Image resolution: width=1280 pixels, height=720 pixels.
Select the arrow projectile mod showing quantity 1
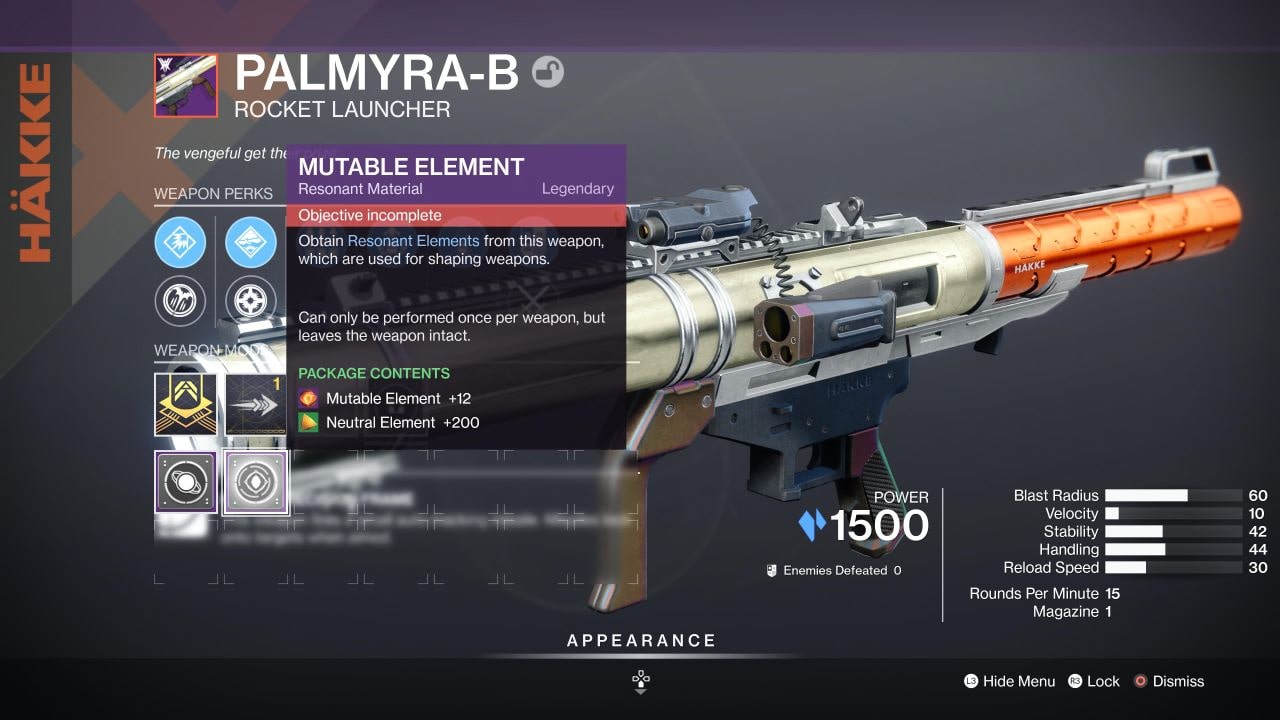point(256,404)
